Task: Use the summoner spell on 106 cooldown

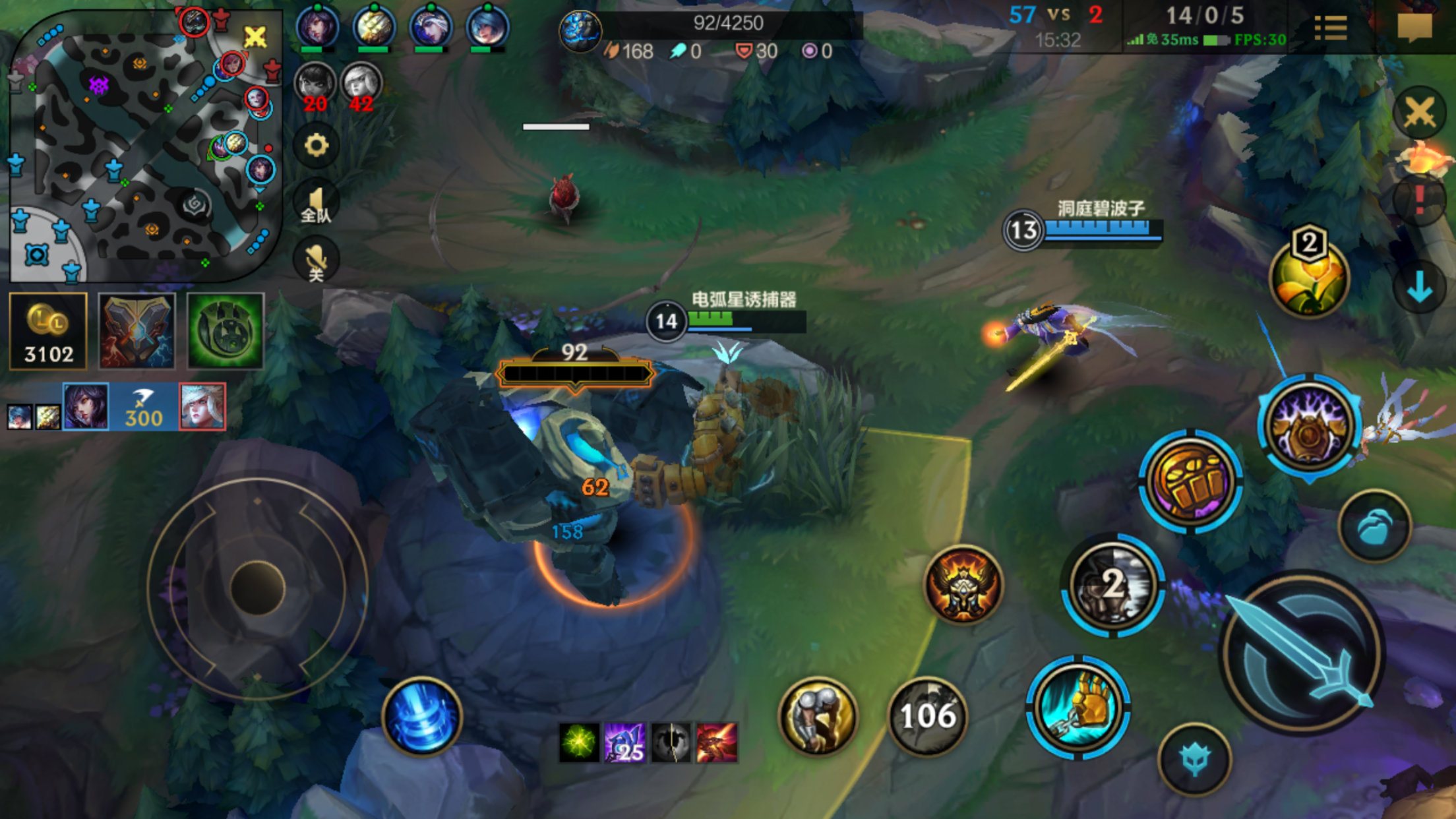Action: (x=928, y=715)
